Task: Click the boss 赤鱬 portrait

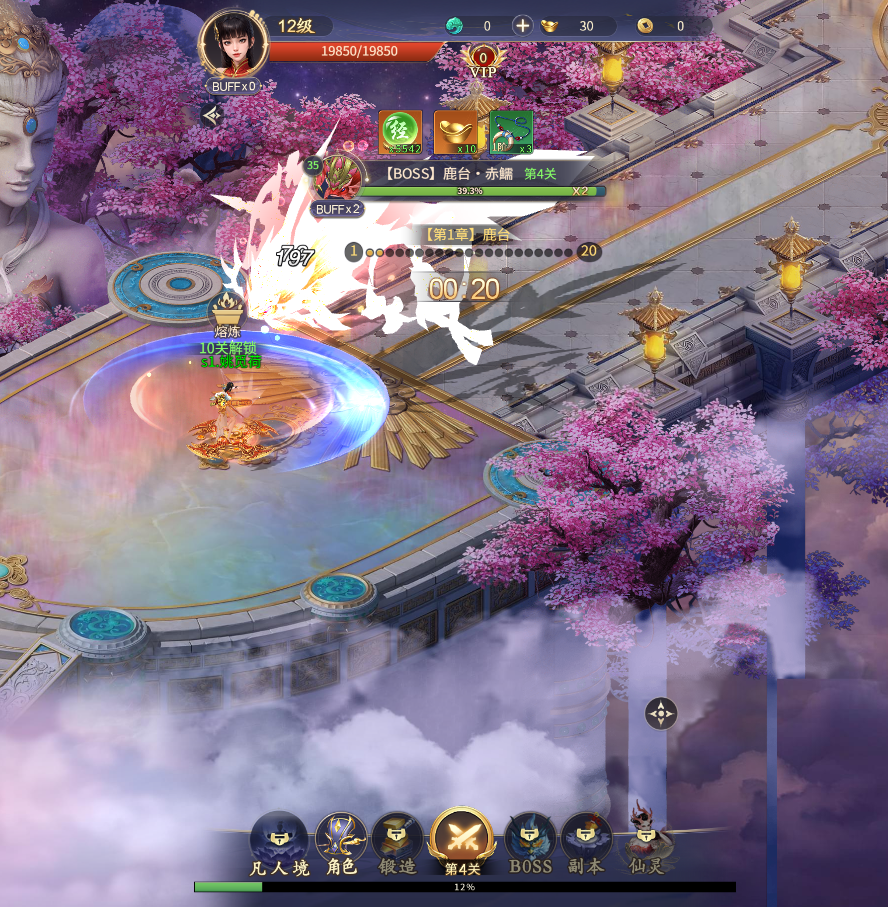Action: pos(338,179)
